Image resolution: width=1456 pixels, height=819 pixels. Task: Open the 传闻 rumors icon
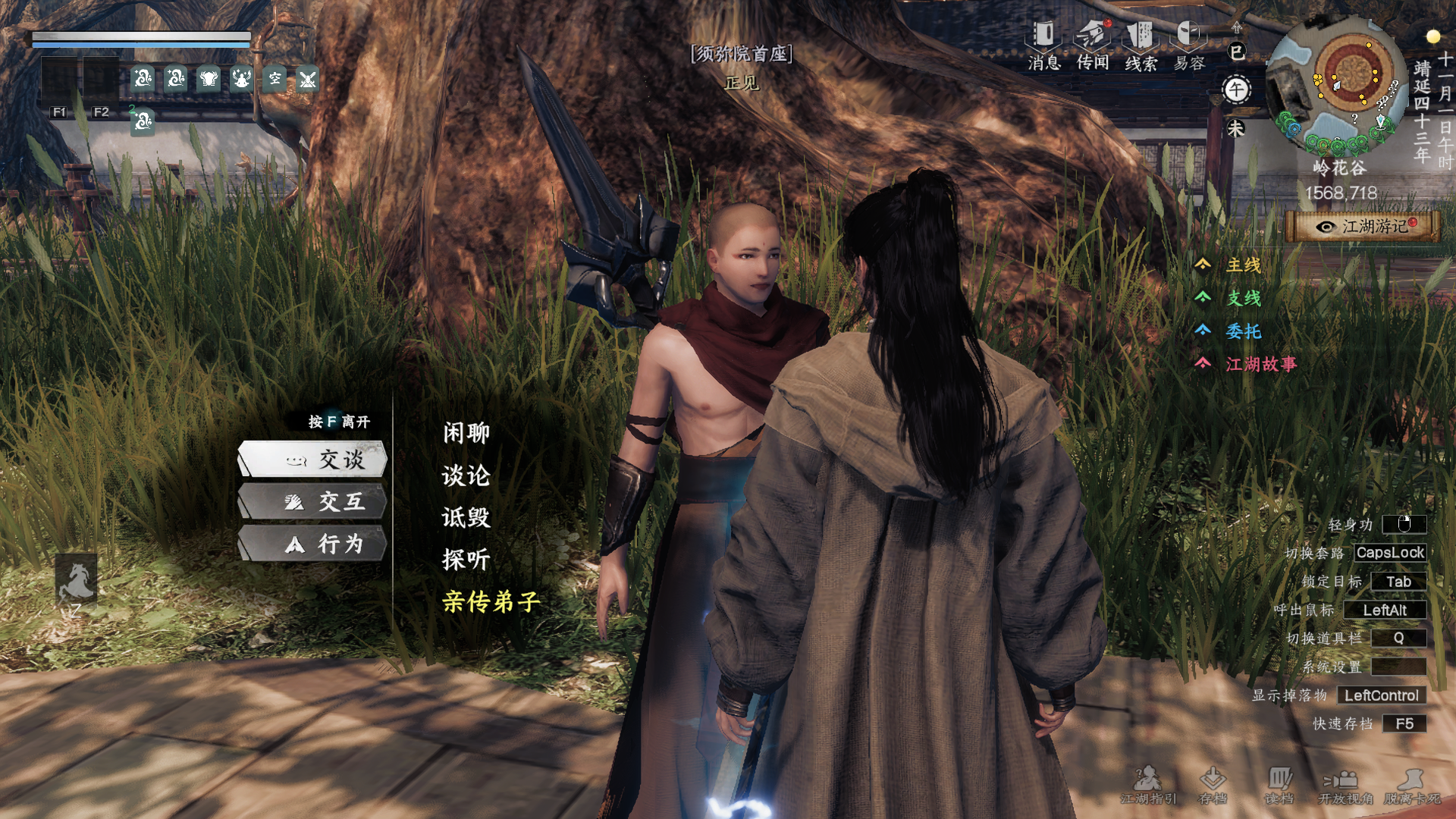[1093, 45]
